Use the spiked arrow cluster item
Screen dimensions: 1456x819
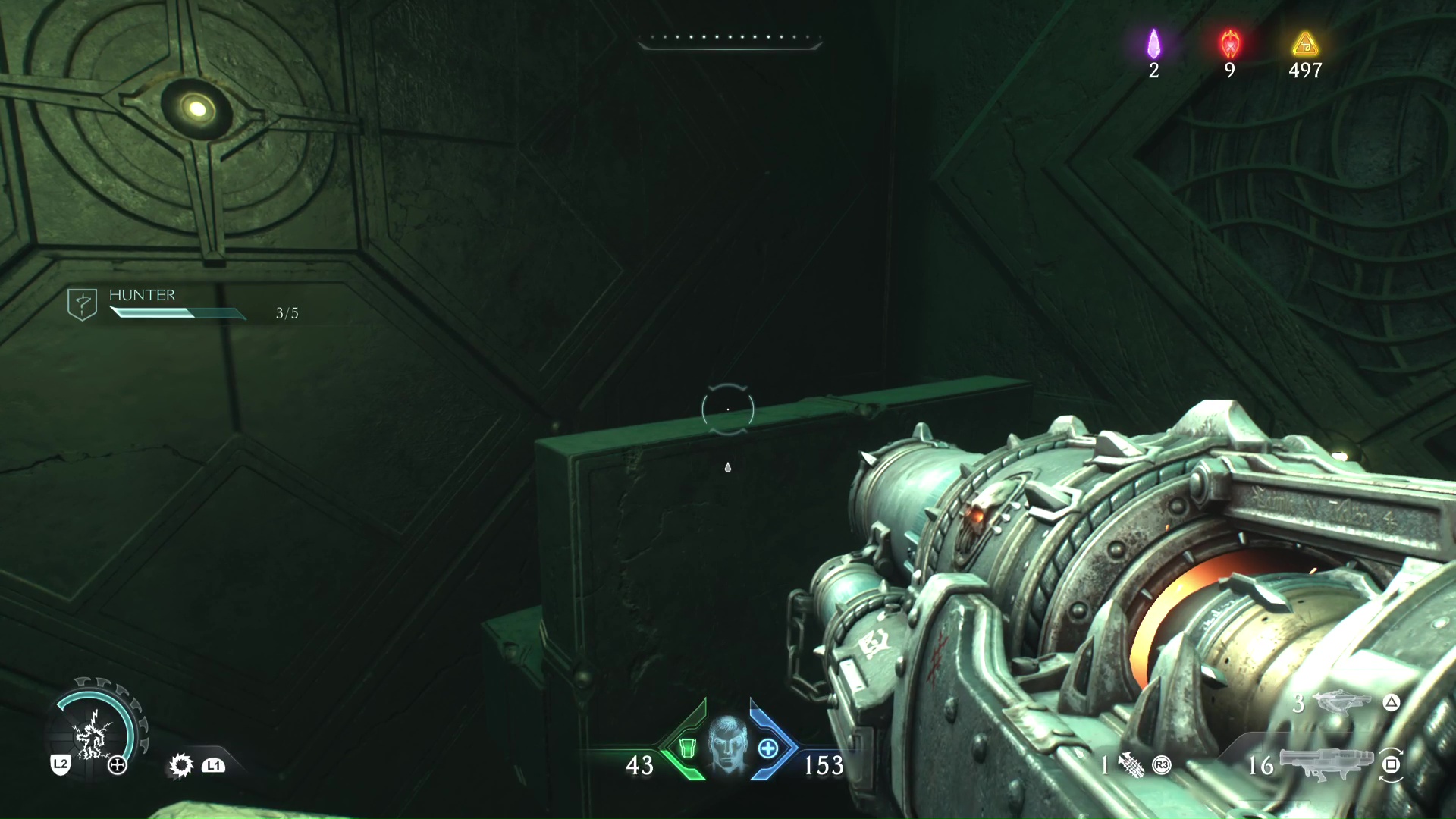(x=1131, y=764)
